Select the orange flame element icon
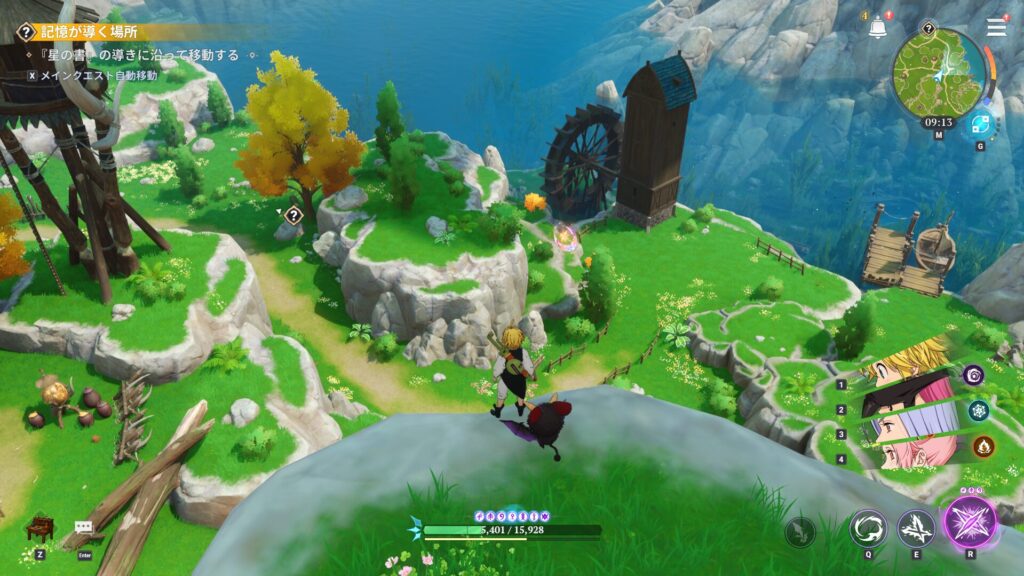The image size is (1024, 576). 983,446
